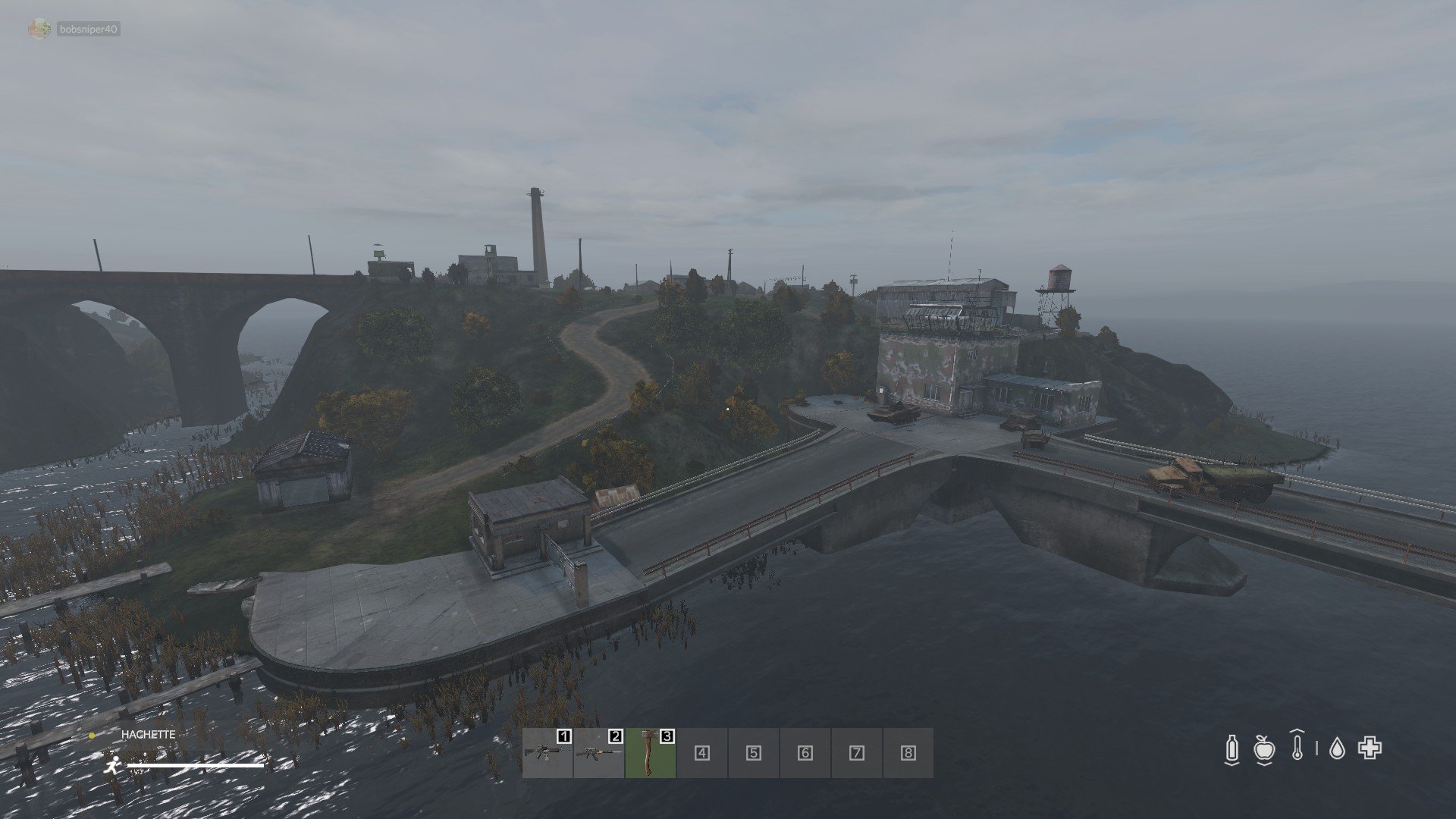
Task: Select empty hotbar slot number 8
Action: pyautogui.click(x=908, y=752)
